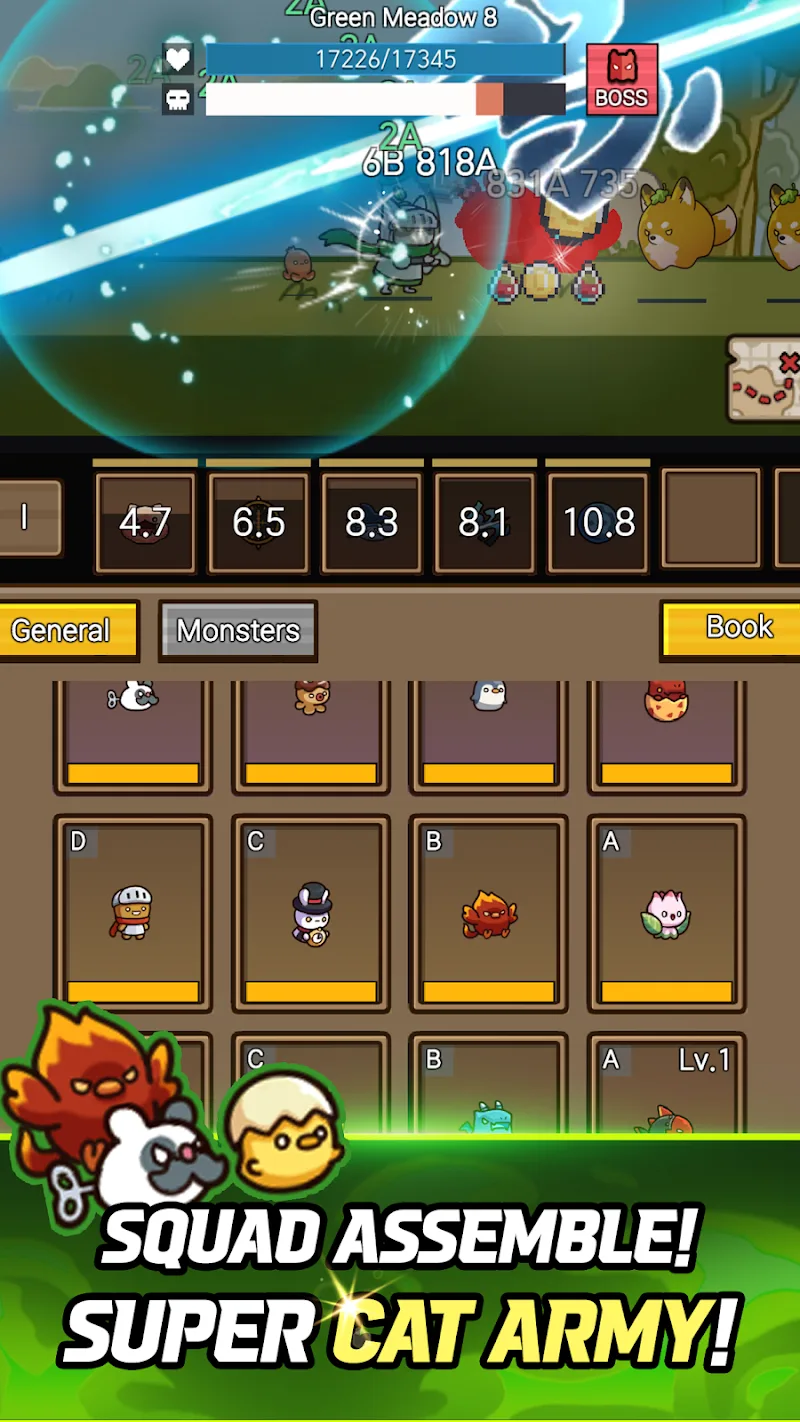Select the penguin monster card

pyautogui.click(x=488, y=732)
